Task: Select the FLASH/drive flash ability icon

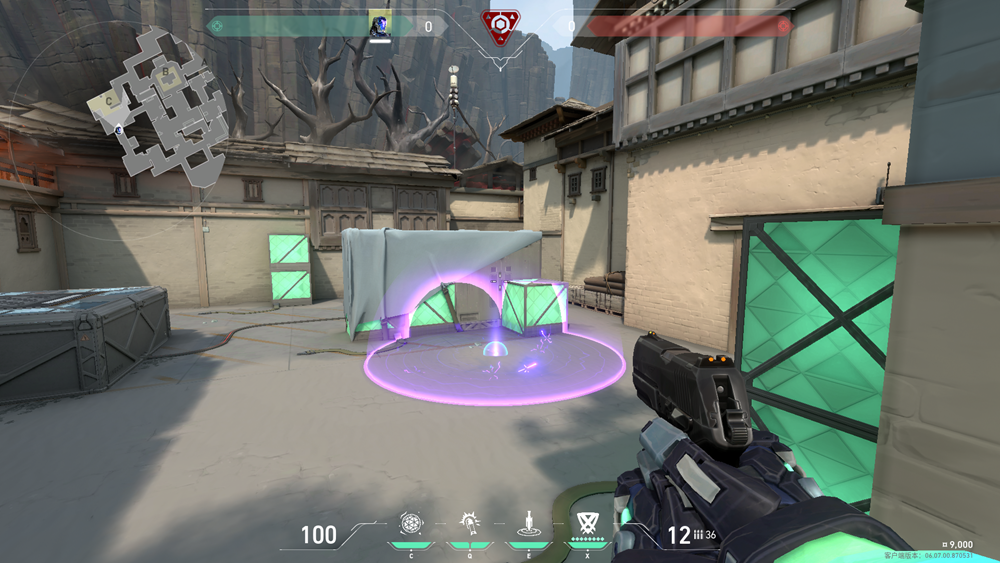Action: 468,523
